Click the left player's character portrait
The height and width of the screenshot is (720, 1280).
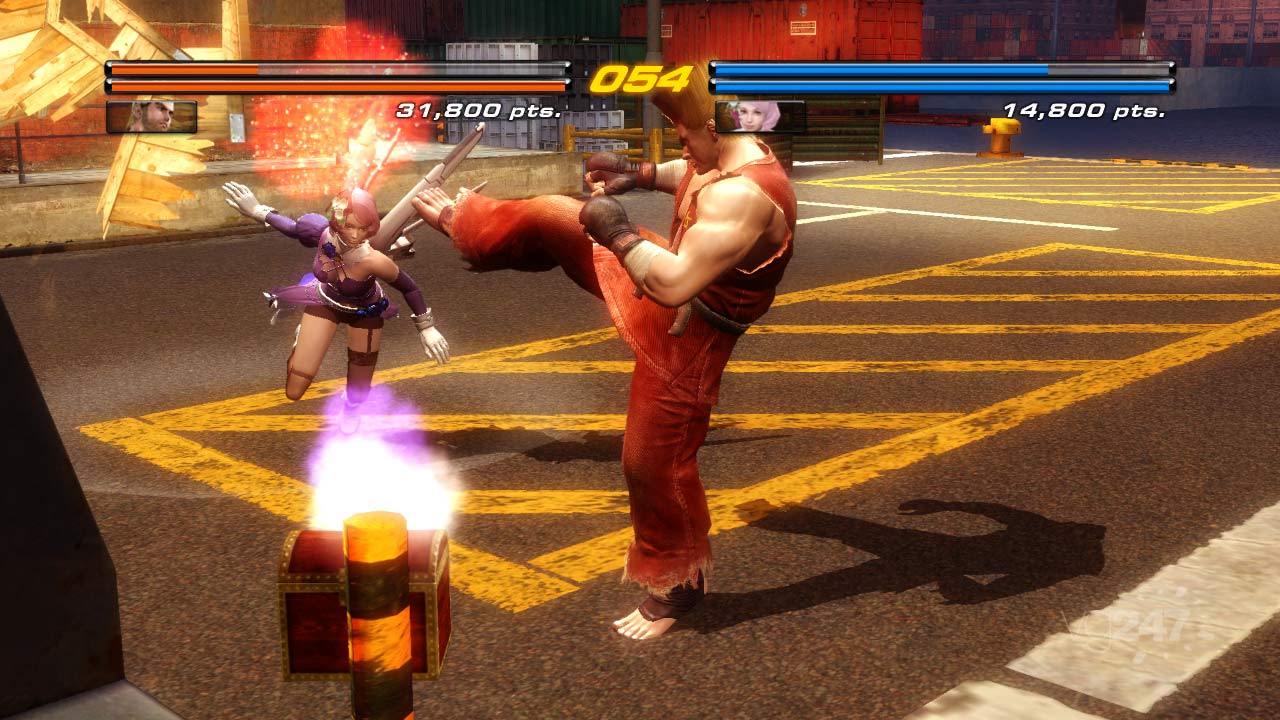point(152,117)
